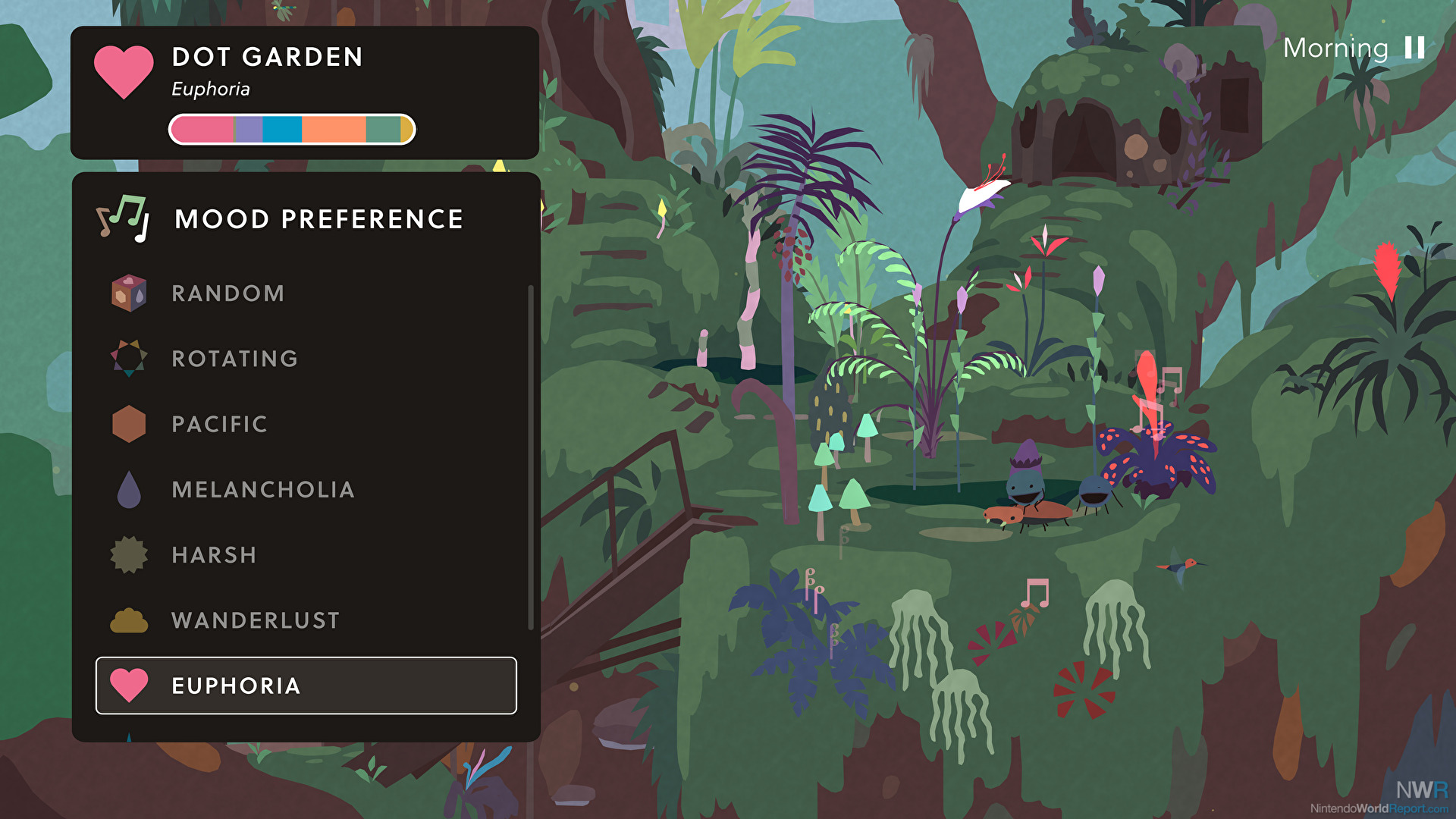Select the Harsh mood entry

(x=214, y=555)
